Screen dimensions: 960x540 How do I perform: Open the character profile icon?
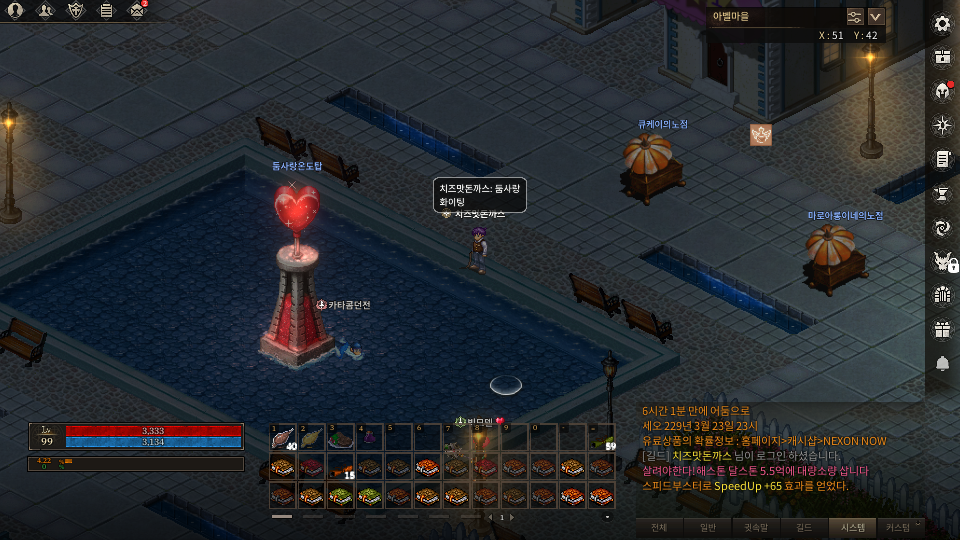tap(16, 11)
